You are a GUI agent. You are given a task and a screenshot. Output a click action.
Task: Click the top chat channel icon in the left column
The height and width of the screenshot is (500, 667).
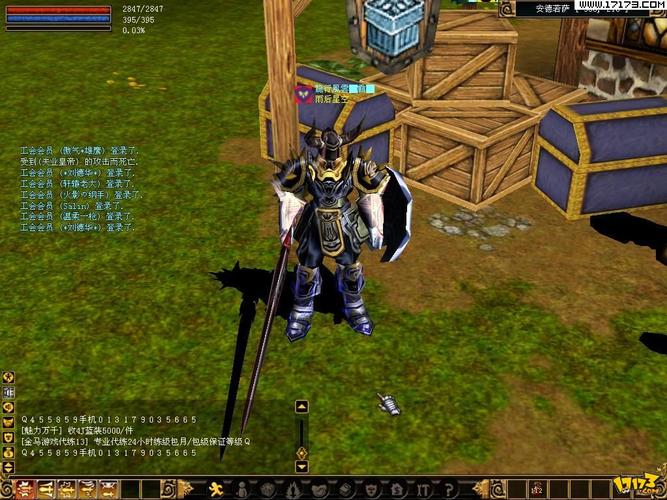pos(8,377)
